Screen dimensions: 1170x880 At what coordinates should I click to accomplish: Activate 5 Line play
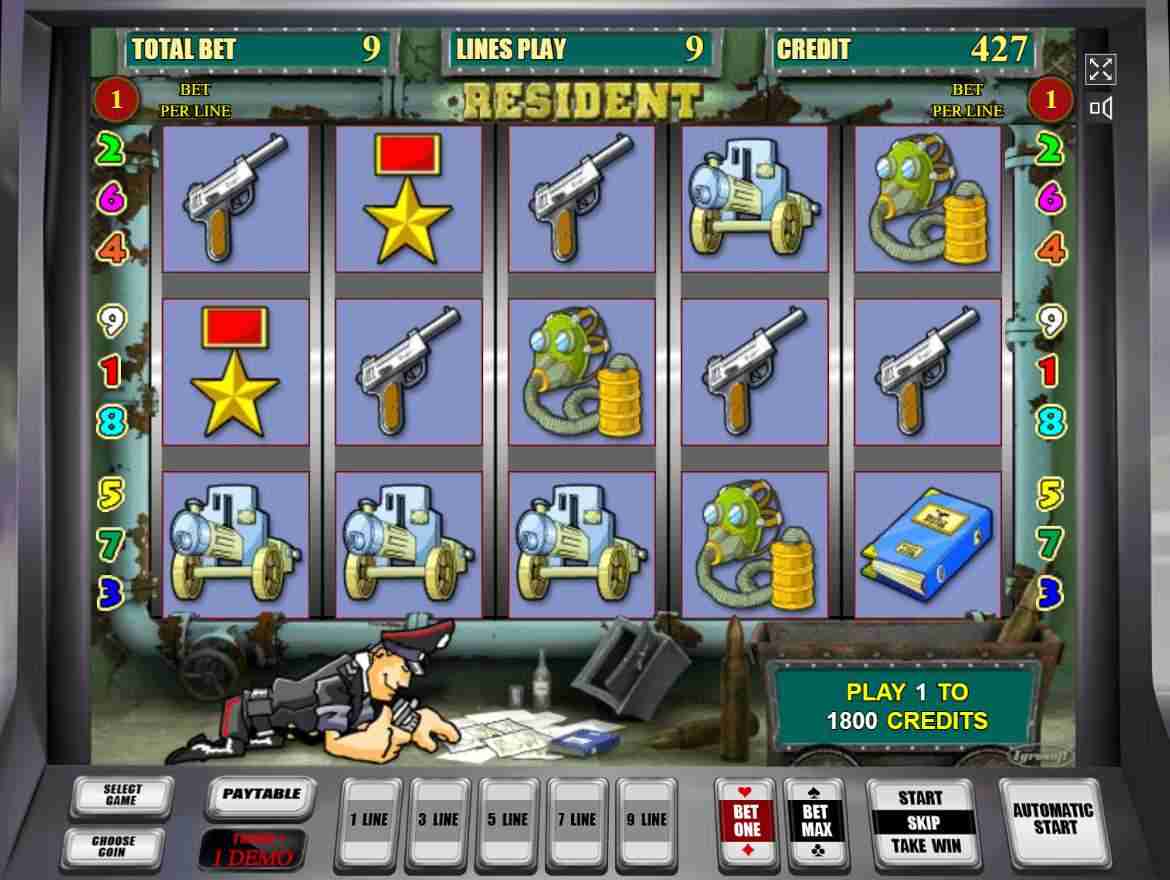pyautogui.click(x=506, y=821)
